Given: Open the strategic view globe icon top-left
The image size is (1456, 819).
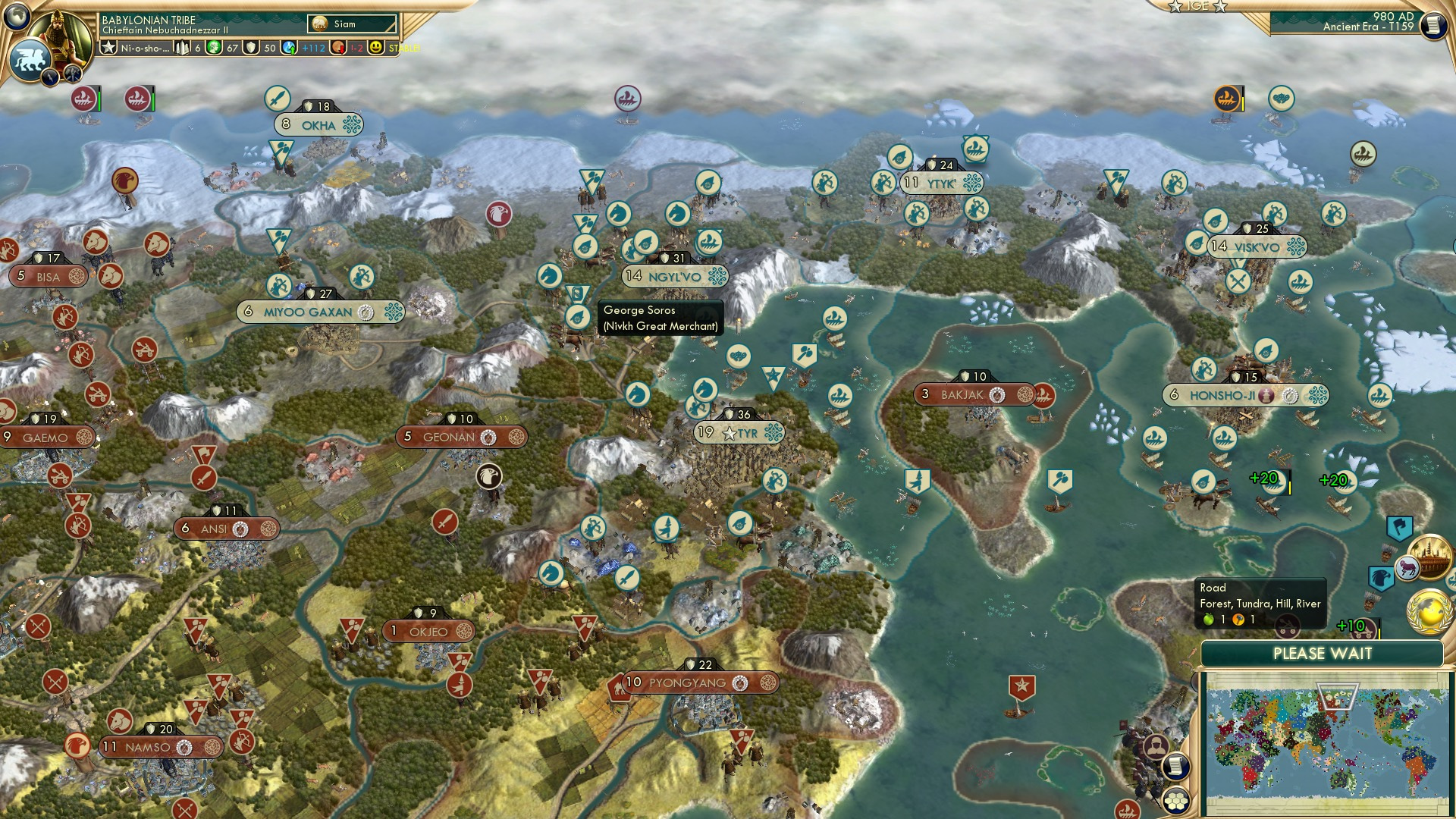Looking at the screenshot, I should pyautogui.click(x=16, y=17).
